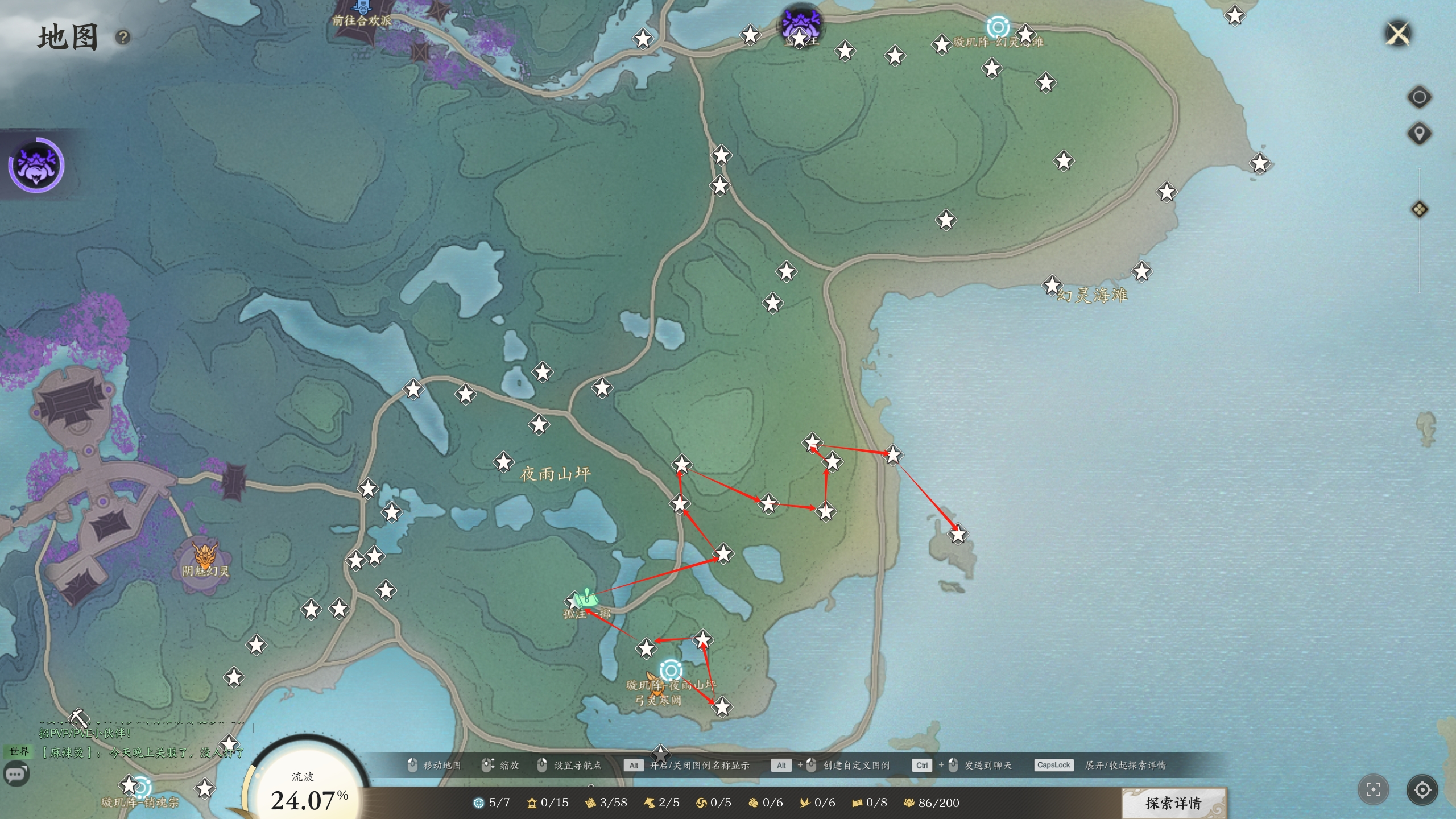Select the 璇玑阵-夜雨山坪 teleport marker

click(671, 670)
